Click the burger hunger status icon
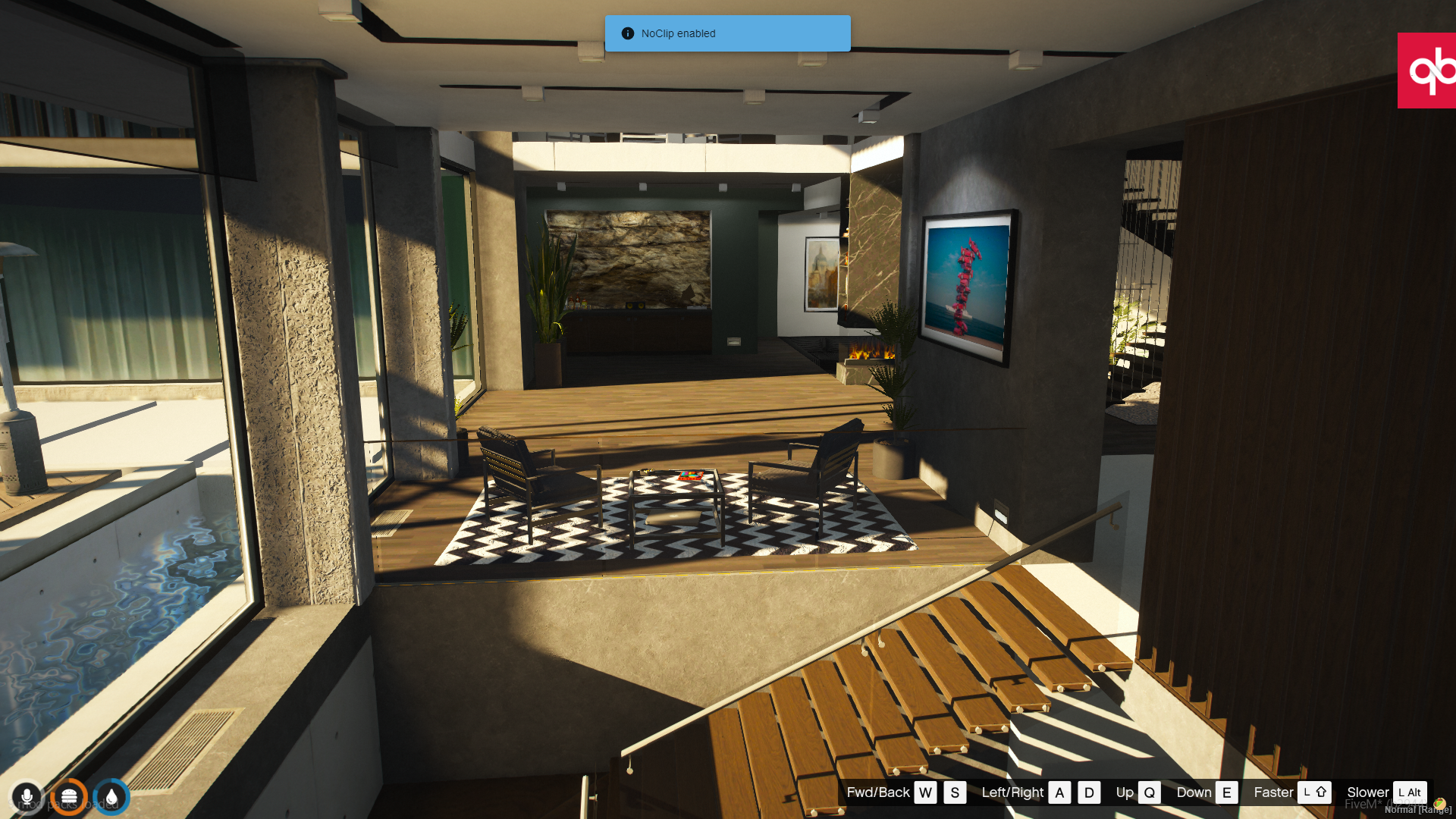The width and height of the screenshot is (1456, 819). pos(69,797)
